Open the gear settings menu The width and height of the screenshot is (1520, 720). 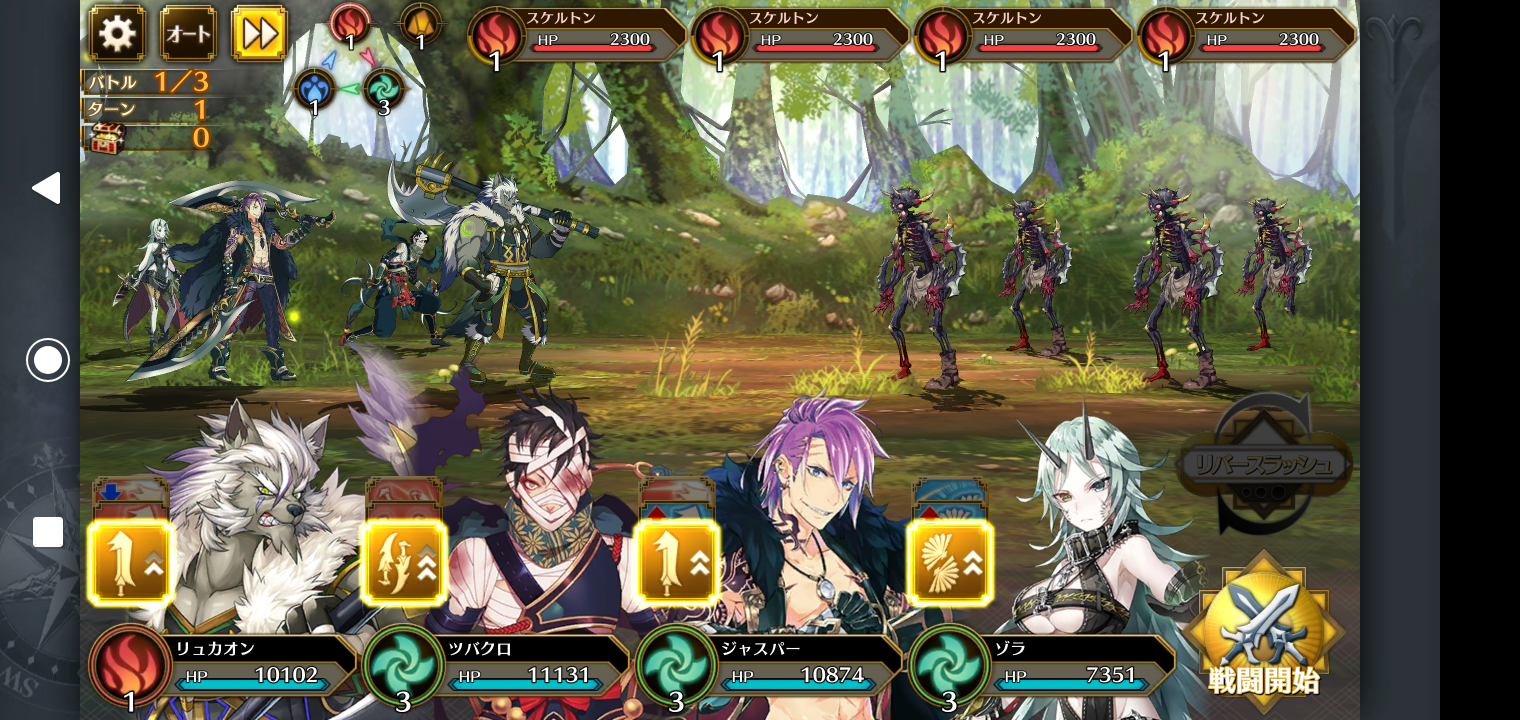[117, 33]
